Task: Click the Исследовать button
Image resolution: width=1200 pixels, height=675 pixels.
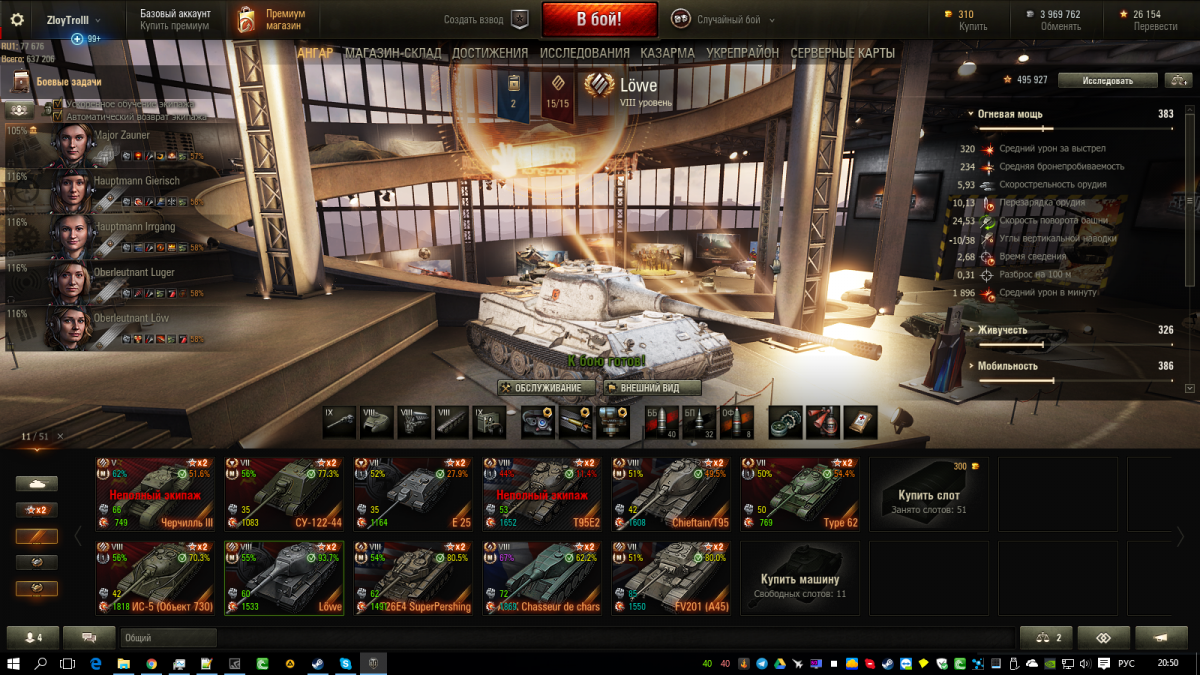Action: click(1107, 80)
